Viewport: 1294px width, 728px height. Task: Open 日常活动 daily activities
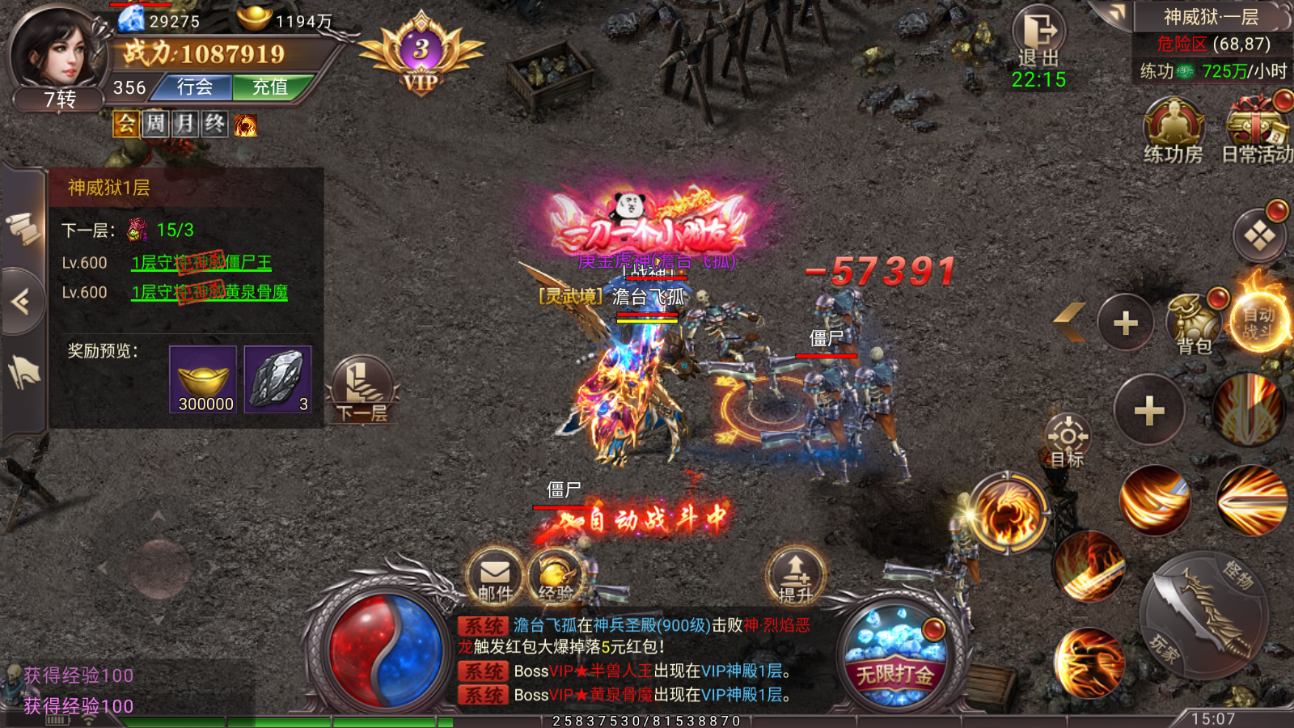pyautogui.click(x=1257, y=131)
